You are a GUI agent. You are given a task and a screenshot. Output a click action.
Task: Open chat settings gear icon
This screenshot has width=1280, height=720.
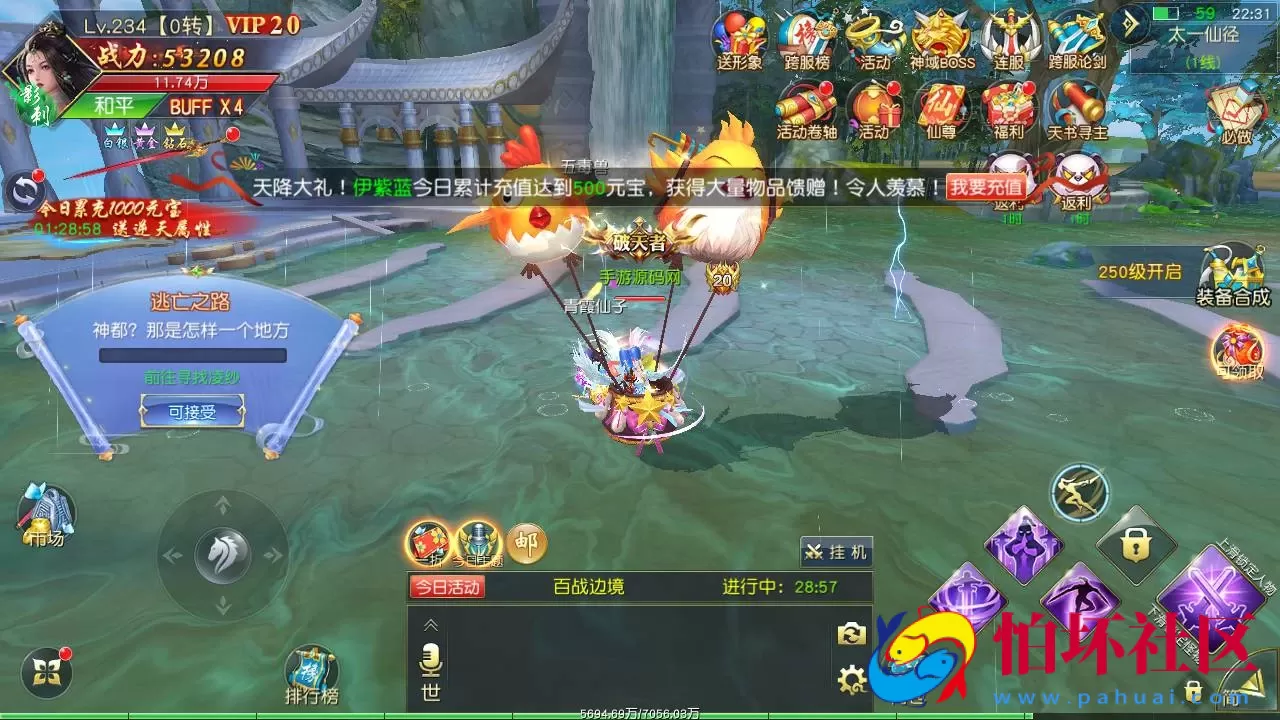click(x=851, y=681)
